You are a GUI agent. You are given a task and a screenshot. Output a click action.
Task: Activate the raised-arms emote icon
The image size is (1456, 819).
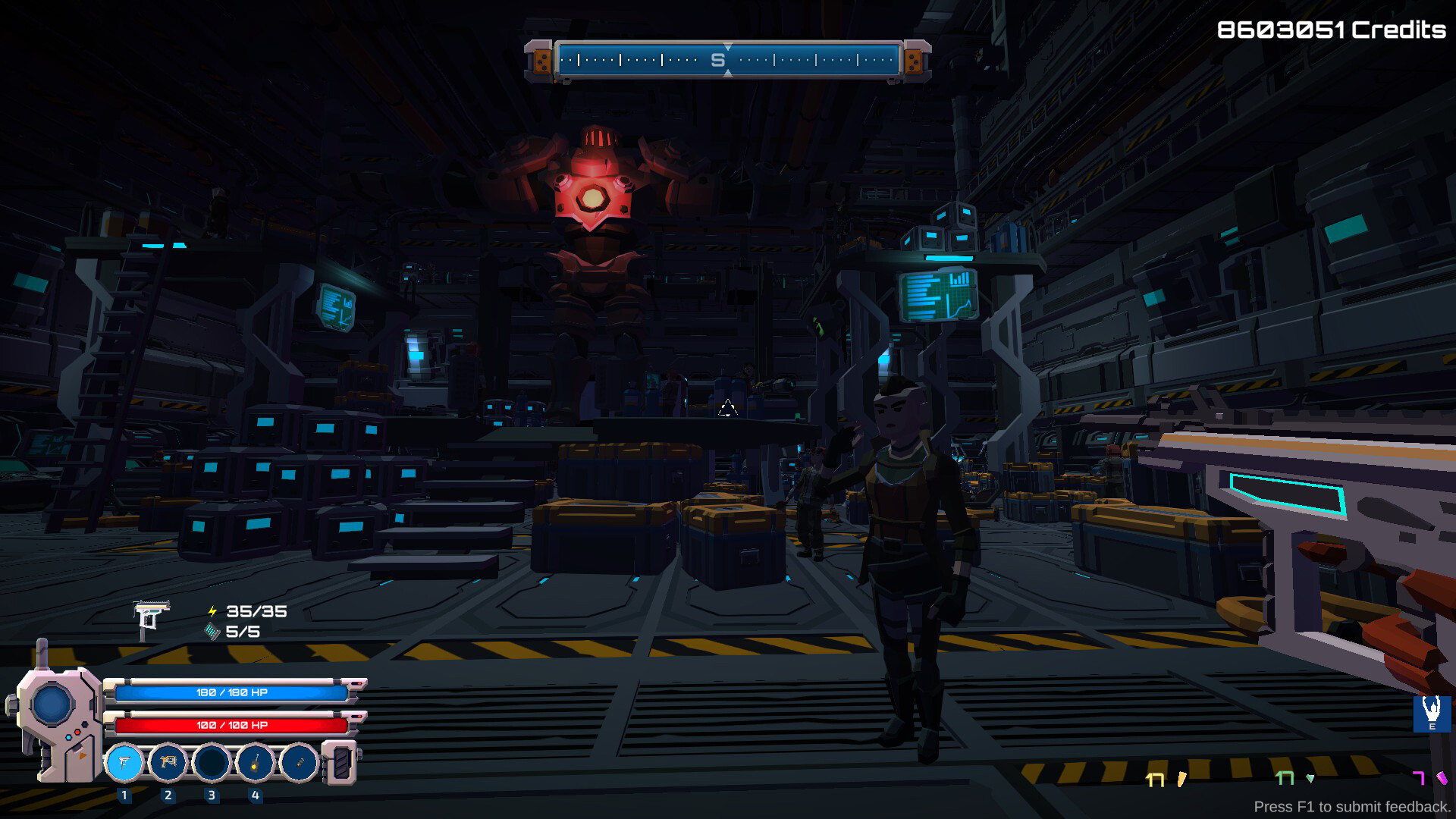tap(1432, 713)
